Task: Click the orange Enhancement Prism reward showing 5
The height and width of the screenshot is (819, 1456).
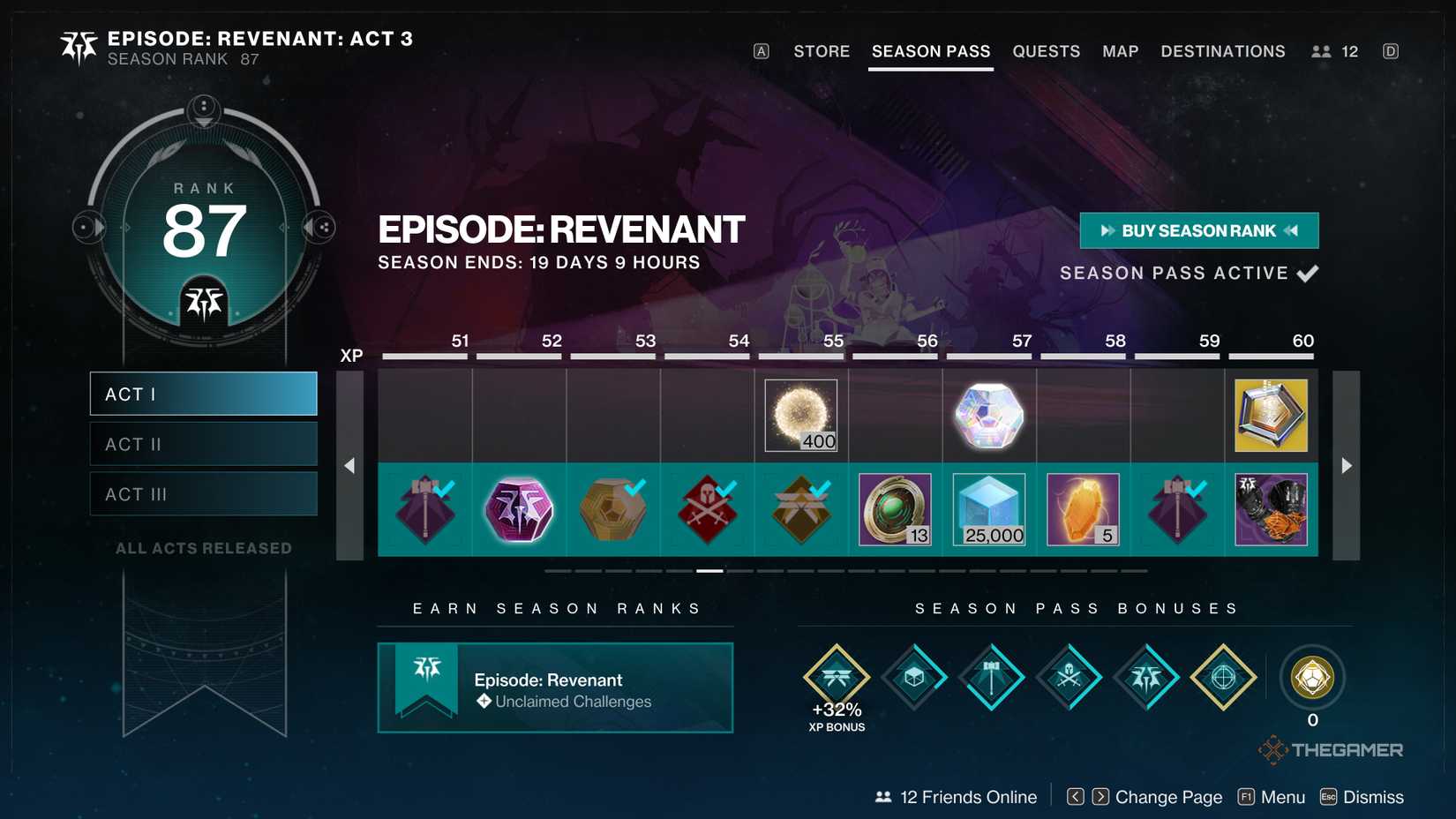Action: tap(1083, 509)
